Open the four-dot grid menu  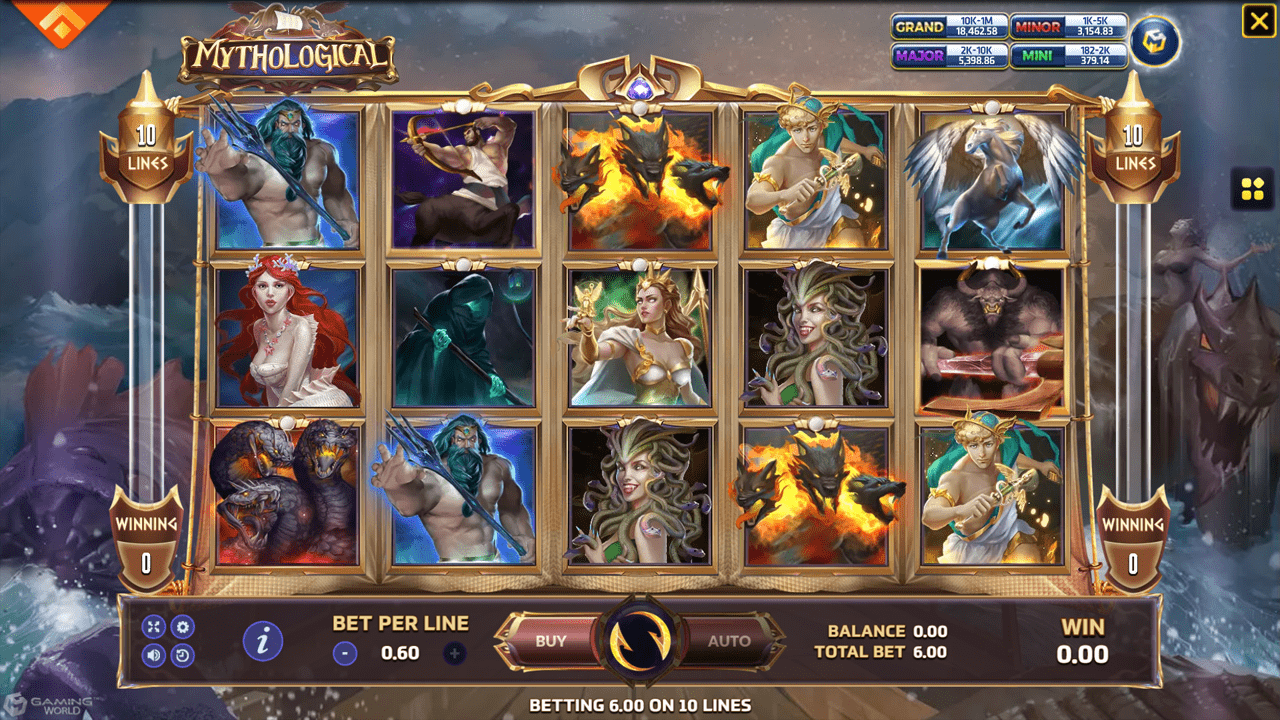(x=1252, y=189)
